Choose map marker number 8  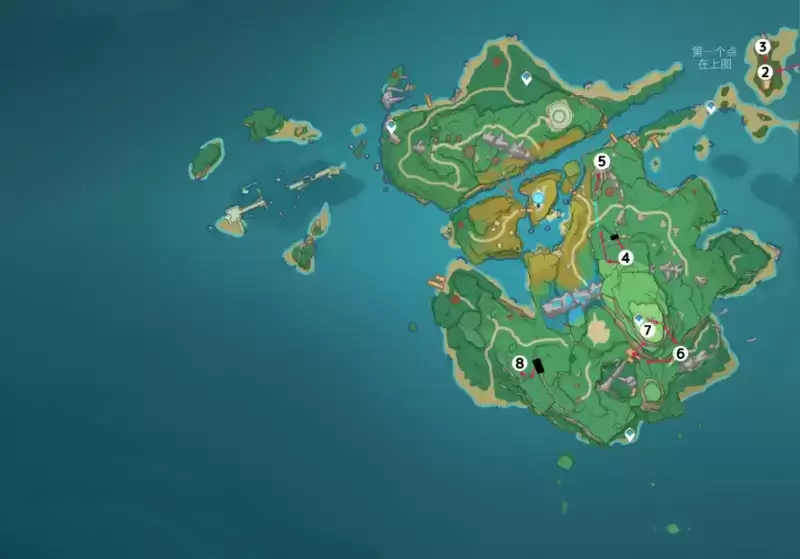coord(519,363)
